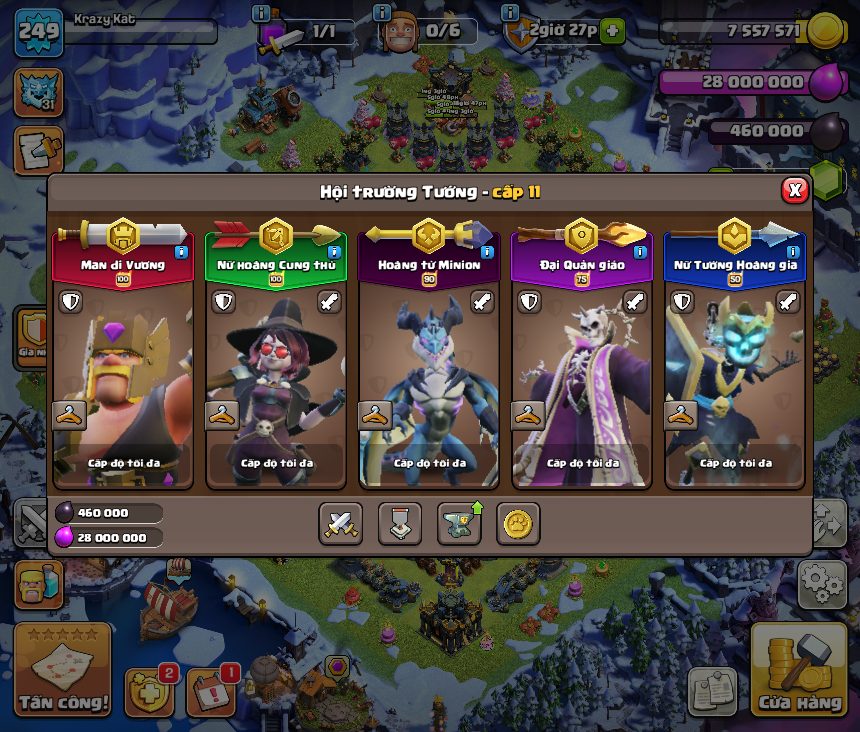The image size is (860, 732).
Task: Show info for Hoàng tử Minion
Action: [x=487, y=252]
